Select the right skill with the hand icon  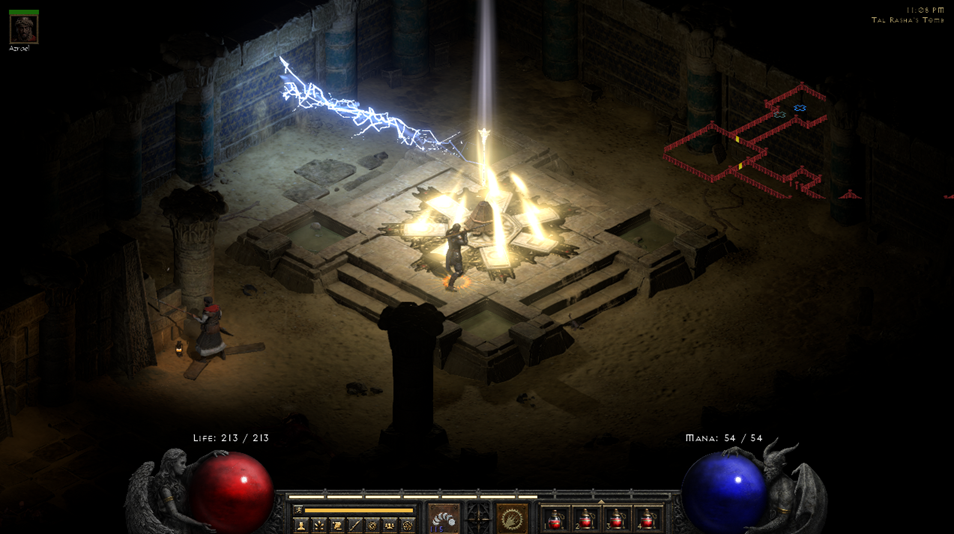[x=512, y=518]
